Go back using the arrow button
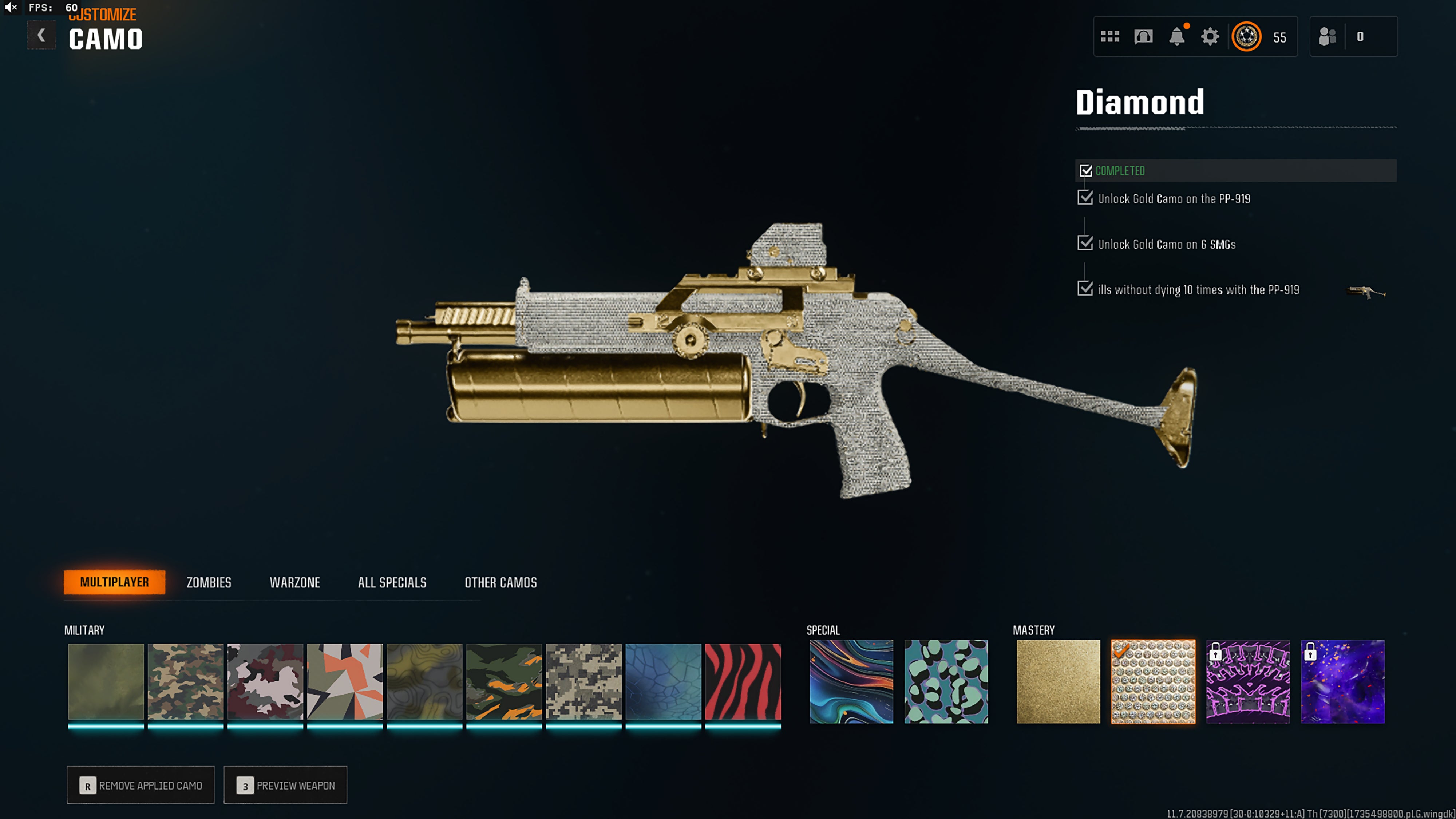This screenshot has width=1456, height=819. pos(41,36)
